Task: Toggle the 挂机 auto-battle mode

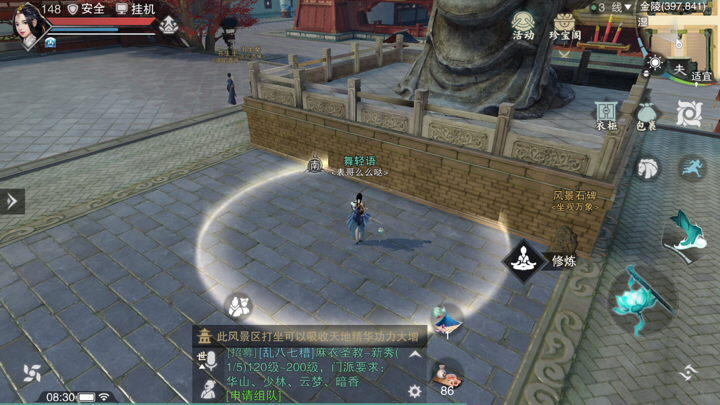Action: [136, 9]
